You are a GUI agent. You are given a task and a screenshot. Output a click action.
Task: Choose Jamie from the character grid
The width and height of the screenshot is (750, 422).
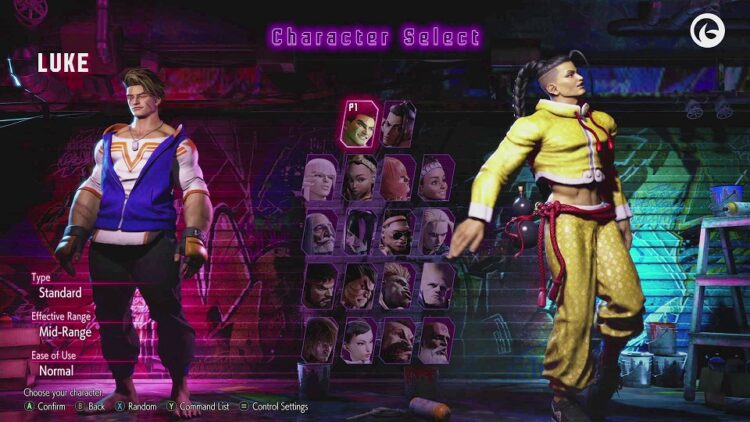398,124
